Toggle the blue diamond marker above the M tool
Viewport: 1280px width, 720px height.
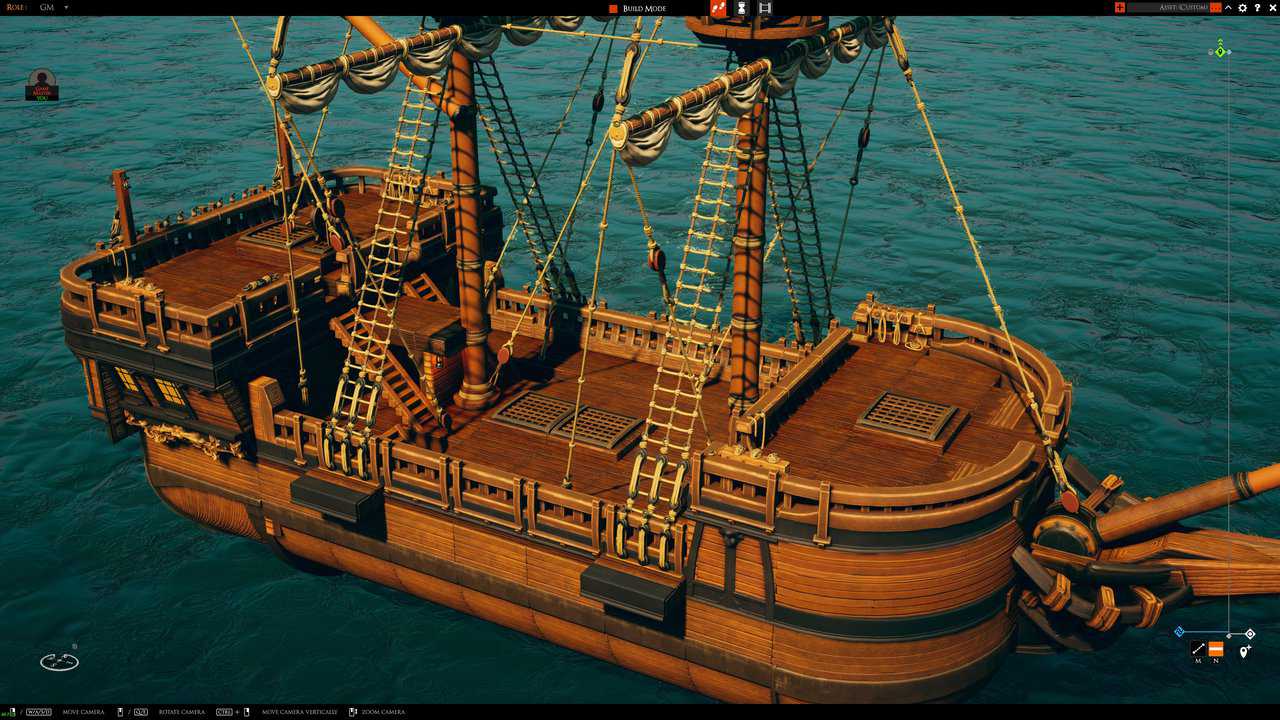(x=1181, y=630)
